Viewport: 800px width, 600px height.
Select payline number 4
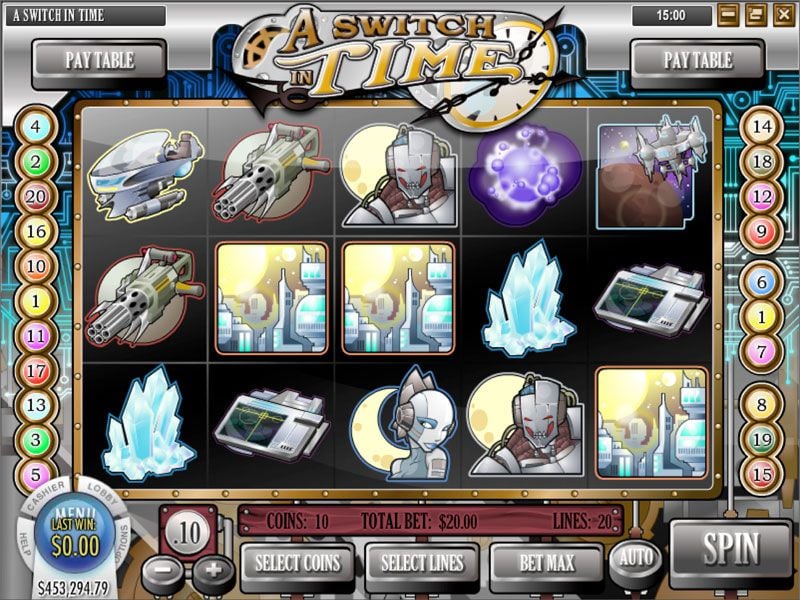pyautogui.click(x=36, y=128)
